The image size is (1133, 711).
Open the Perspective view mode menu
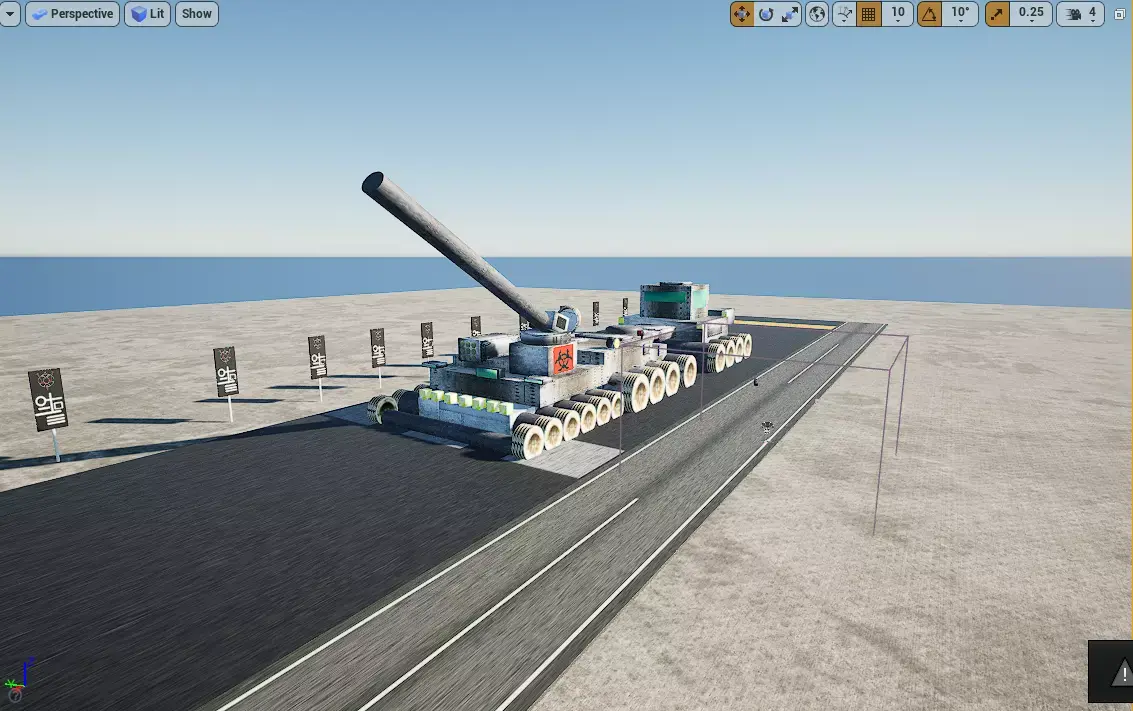[72, 14]
